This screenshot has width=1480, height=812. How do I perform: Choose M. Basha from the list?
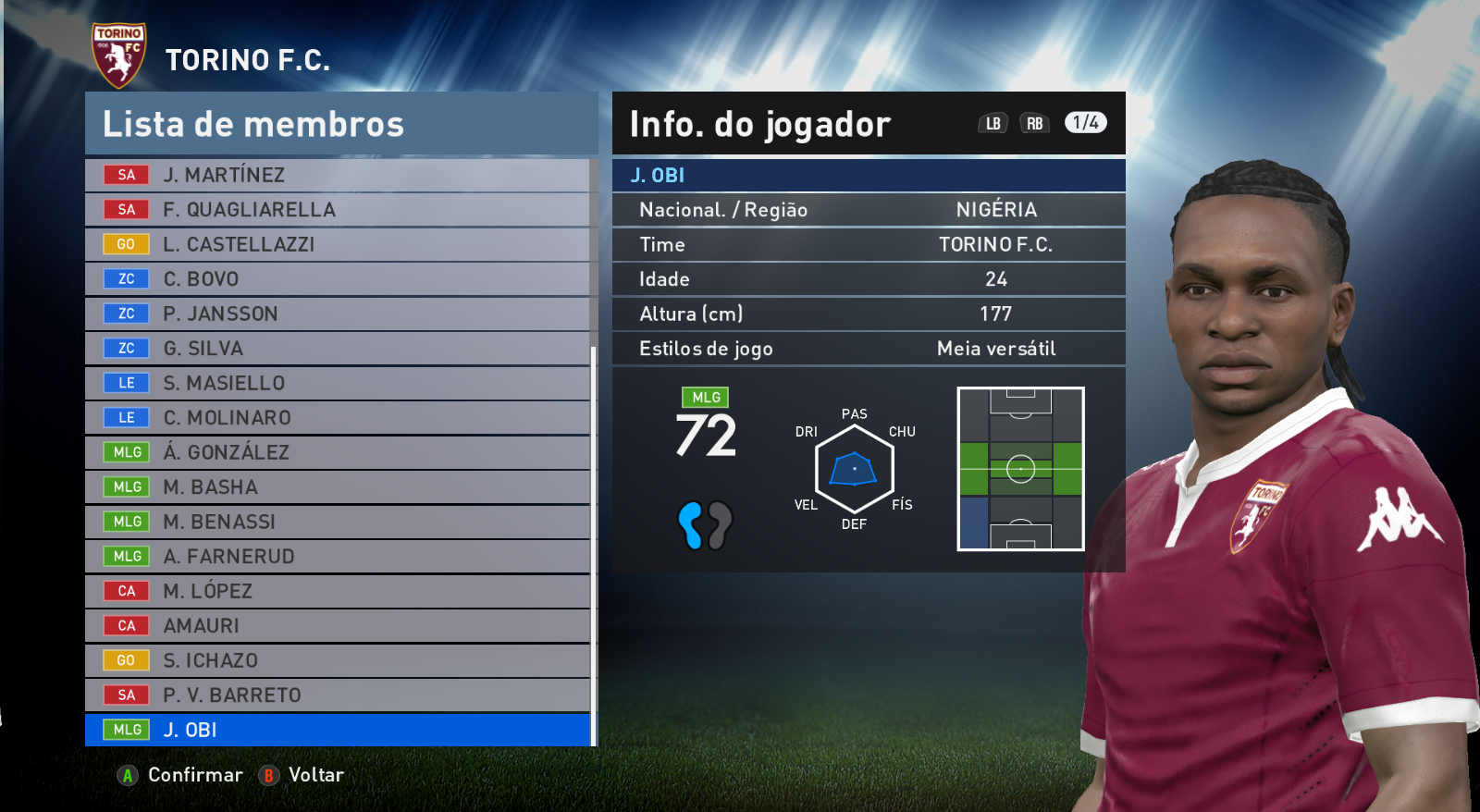[x=337, y=487]
